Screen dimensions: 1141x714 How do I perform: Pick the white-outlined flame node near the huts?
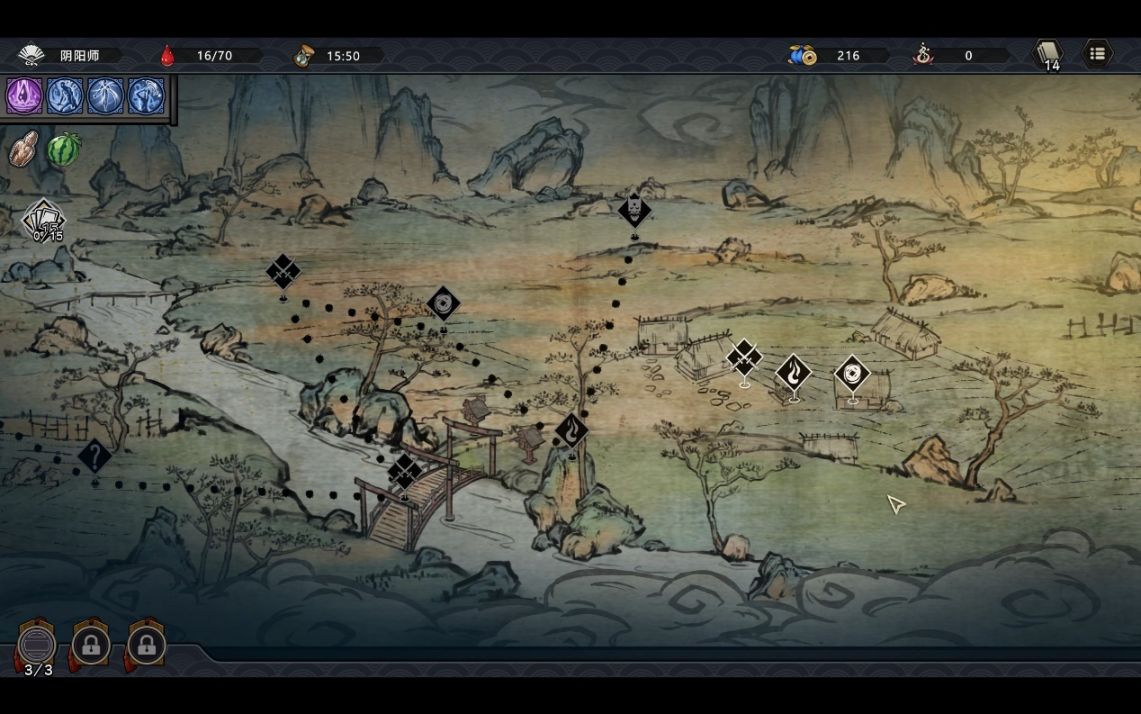pyautogui.click(x=794, y=375)
